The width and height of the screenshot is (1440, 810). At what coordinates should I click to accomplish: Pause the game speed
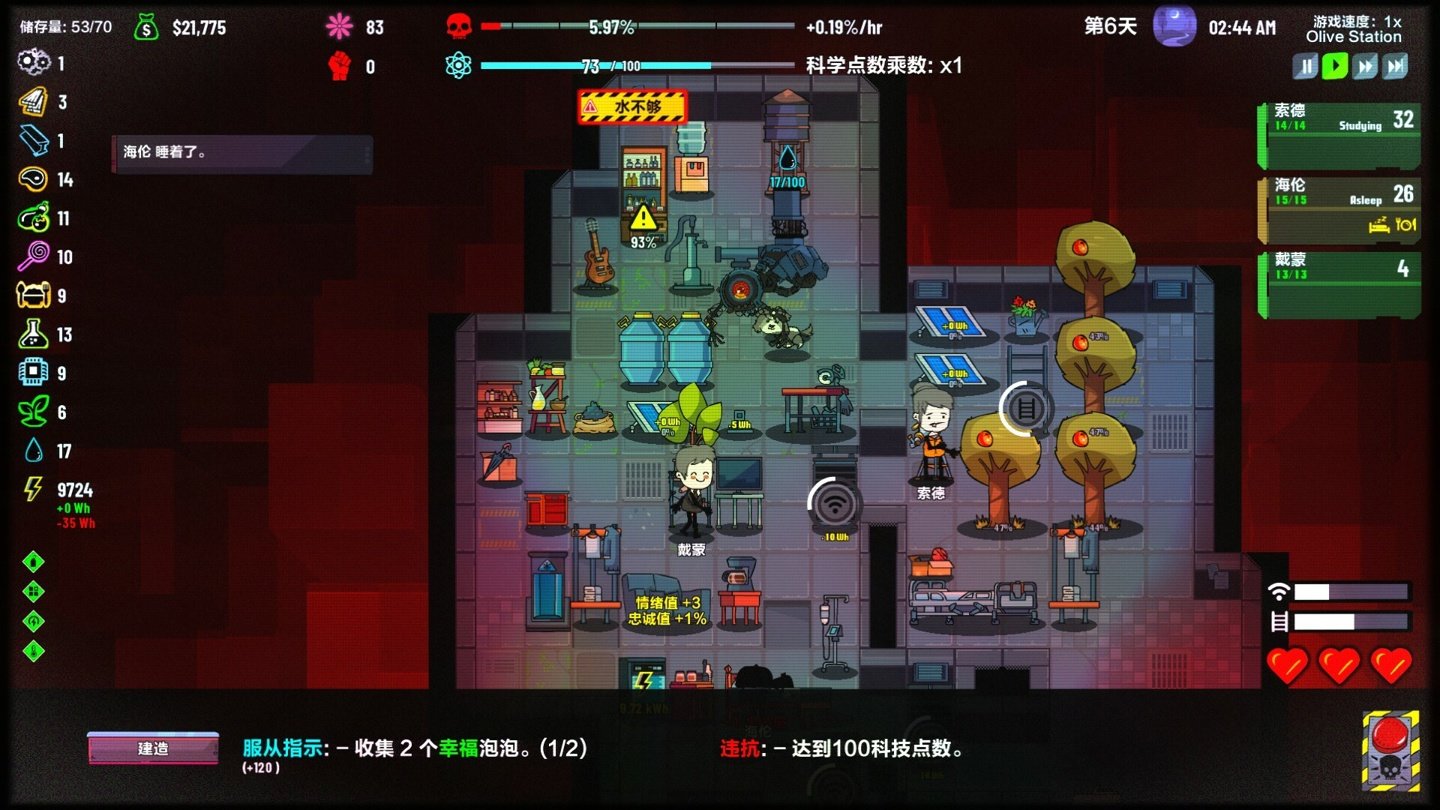tap(1305, 66)
